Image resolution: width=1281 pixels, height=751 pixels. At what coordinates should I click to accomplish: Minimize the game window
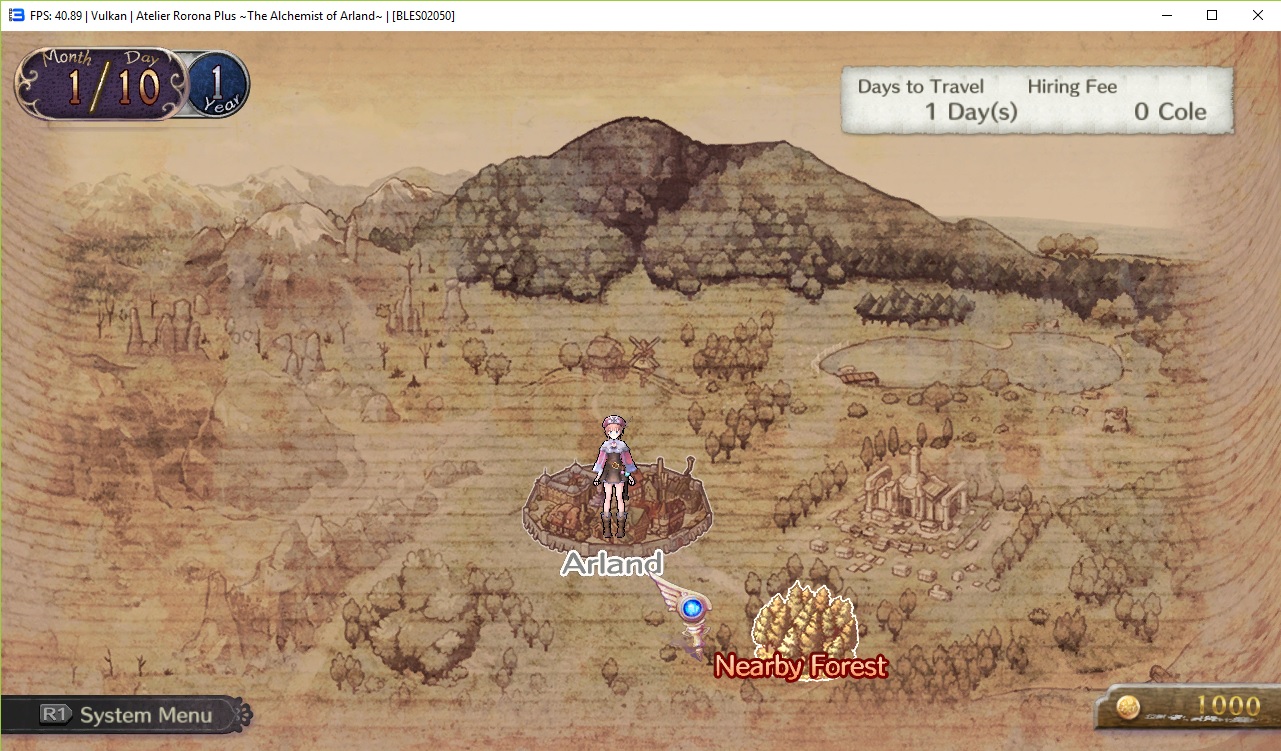click(1166, 15)
